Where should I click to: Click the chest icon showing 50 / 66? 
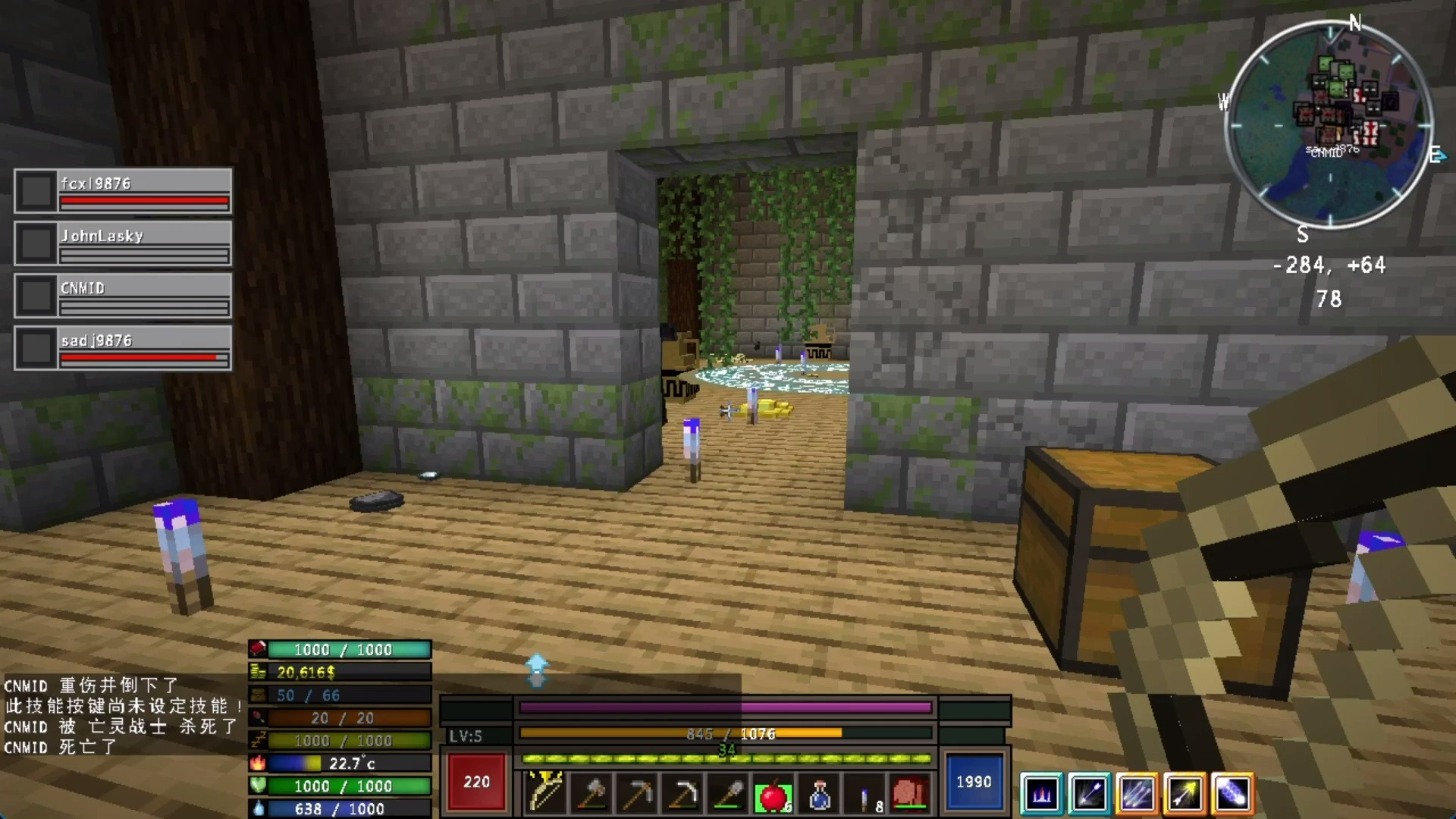pyautogui.click(x=258, y=695)
